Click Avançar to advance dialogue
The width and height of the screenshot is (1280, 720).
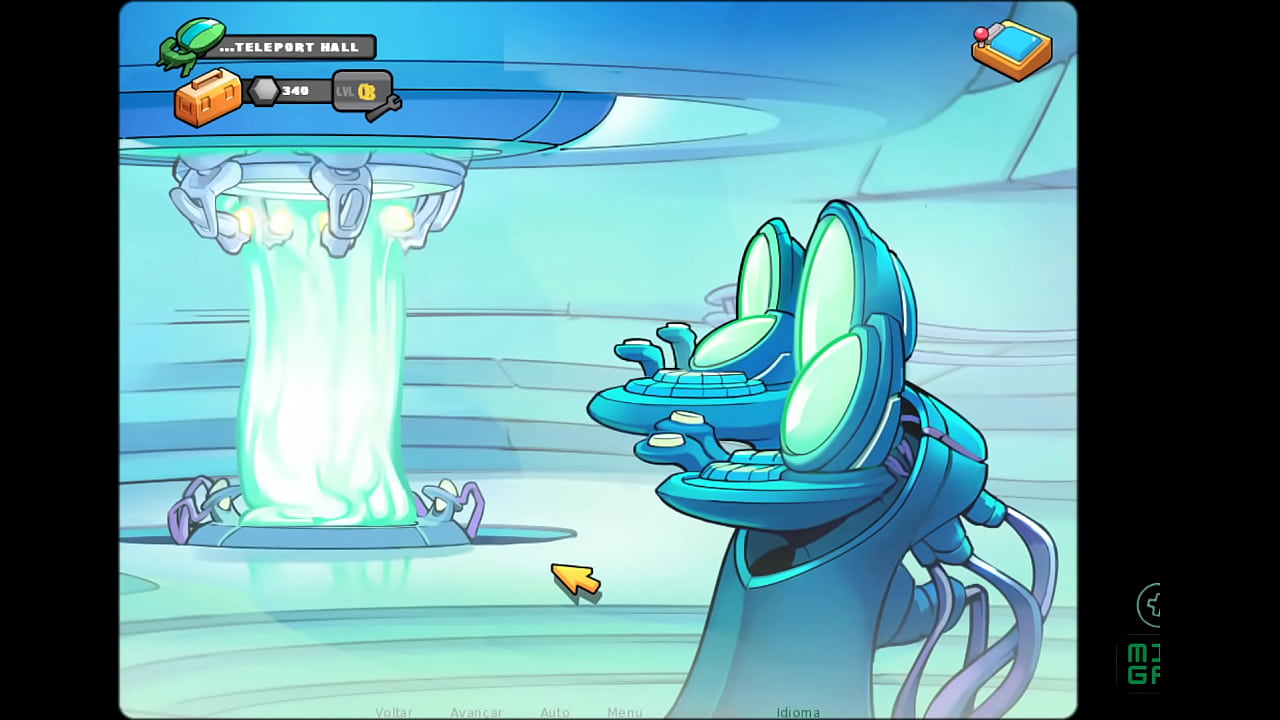[x=476, y=712]
